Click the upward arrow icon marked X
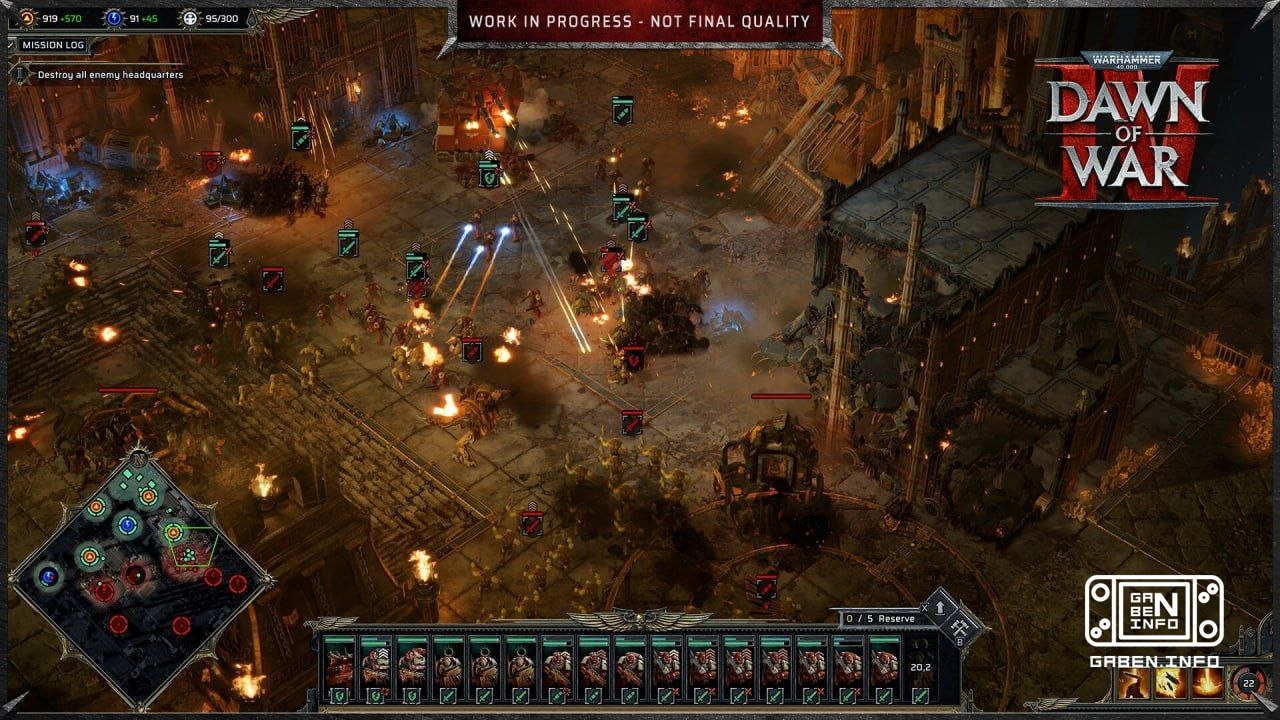1280x720 pixels. point(940,608)
